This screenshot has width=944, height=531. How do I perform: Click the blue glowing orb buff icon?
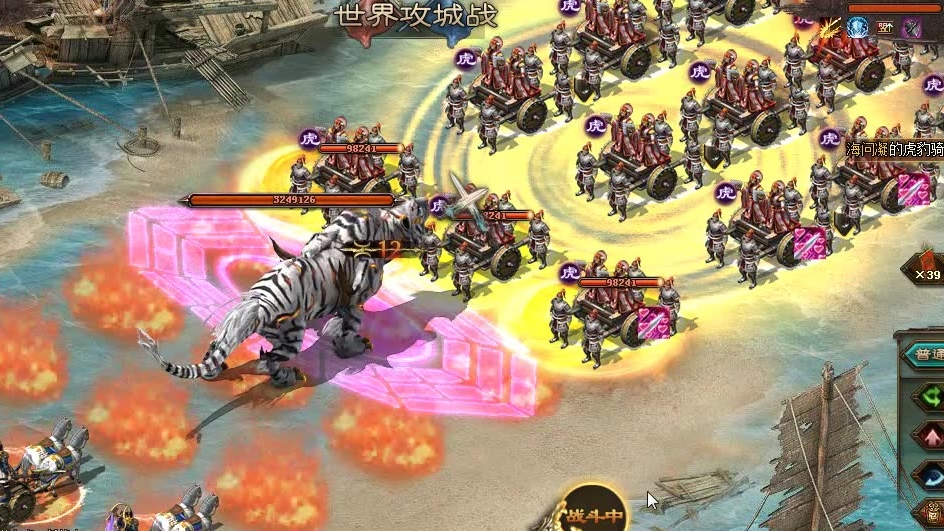[858, 28]
